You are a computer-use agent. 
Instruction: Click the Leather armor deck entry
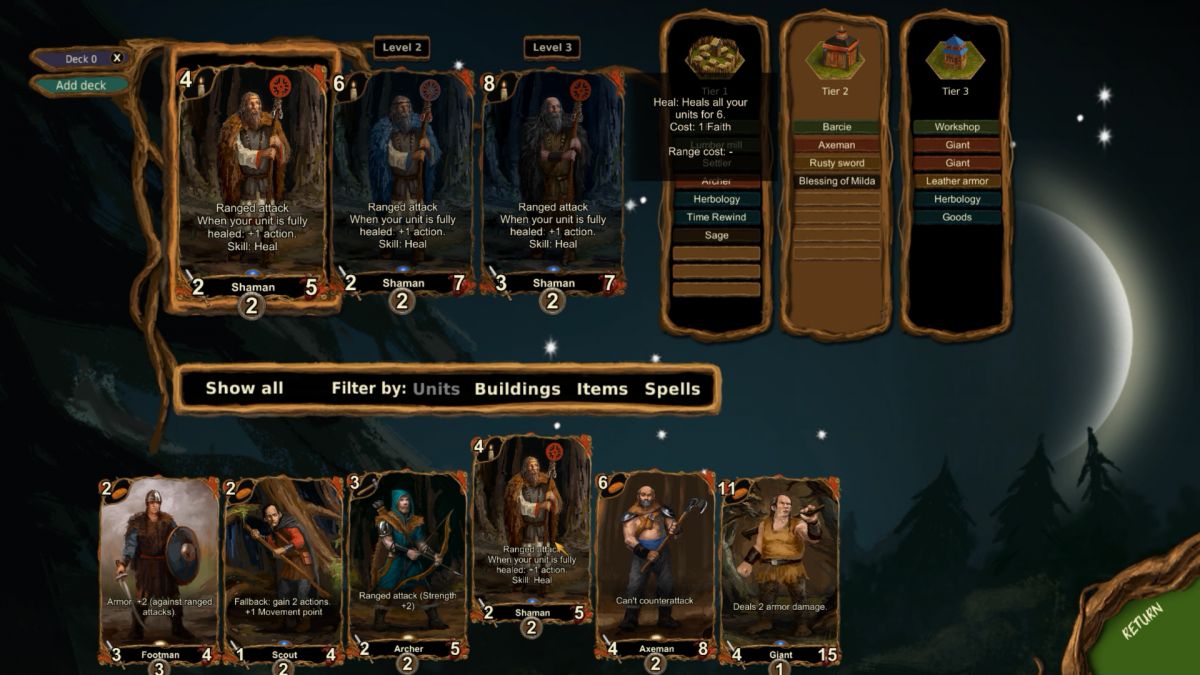(x=956, y=181)
